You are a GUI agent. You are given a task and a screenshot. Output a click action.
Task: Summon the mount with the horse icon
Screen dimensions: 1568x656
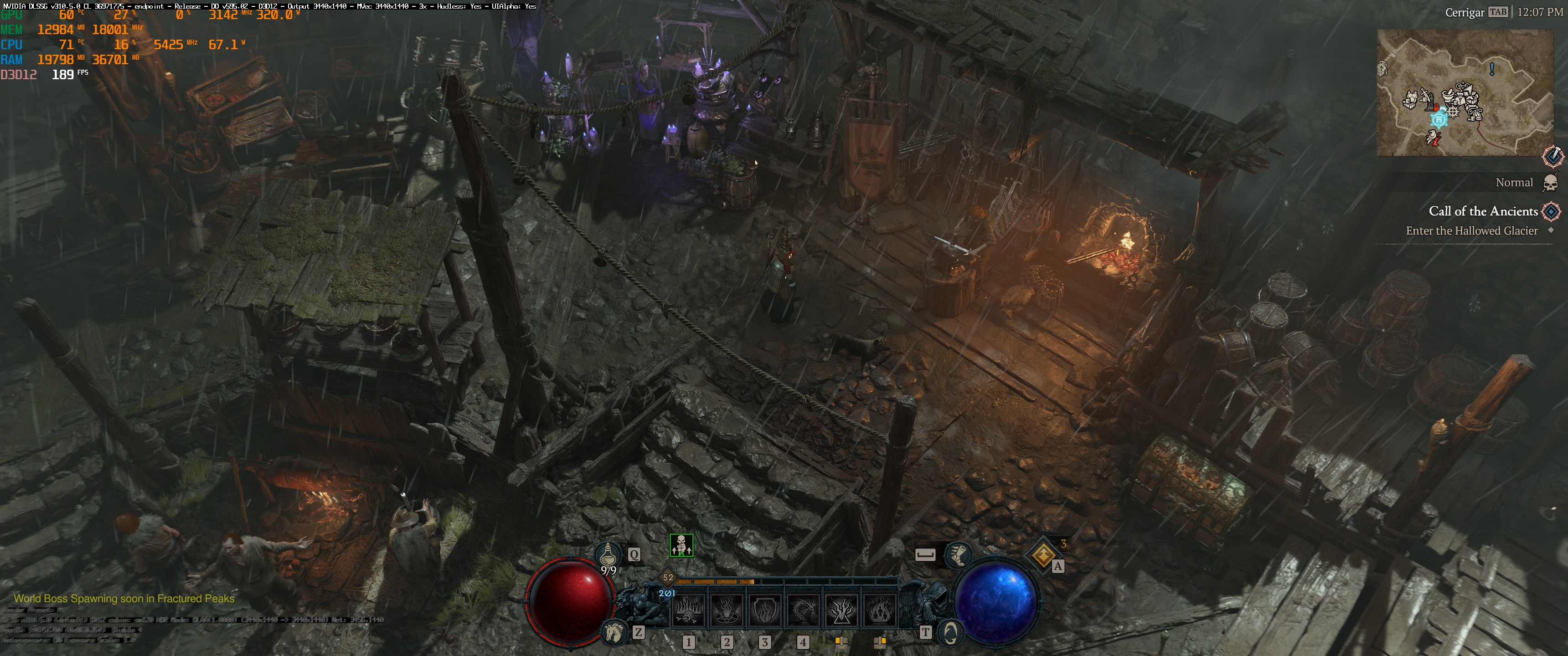pyautogui.click(x=614, y=632)
